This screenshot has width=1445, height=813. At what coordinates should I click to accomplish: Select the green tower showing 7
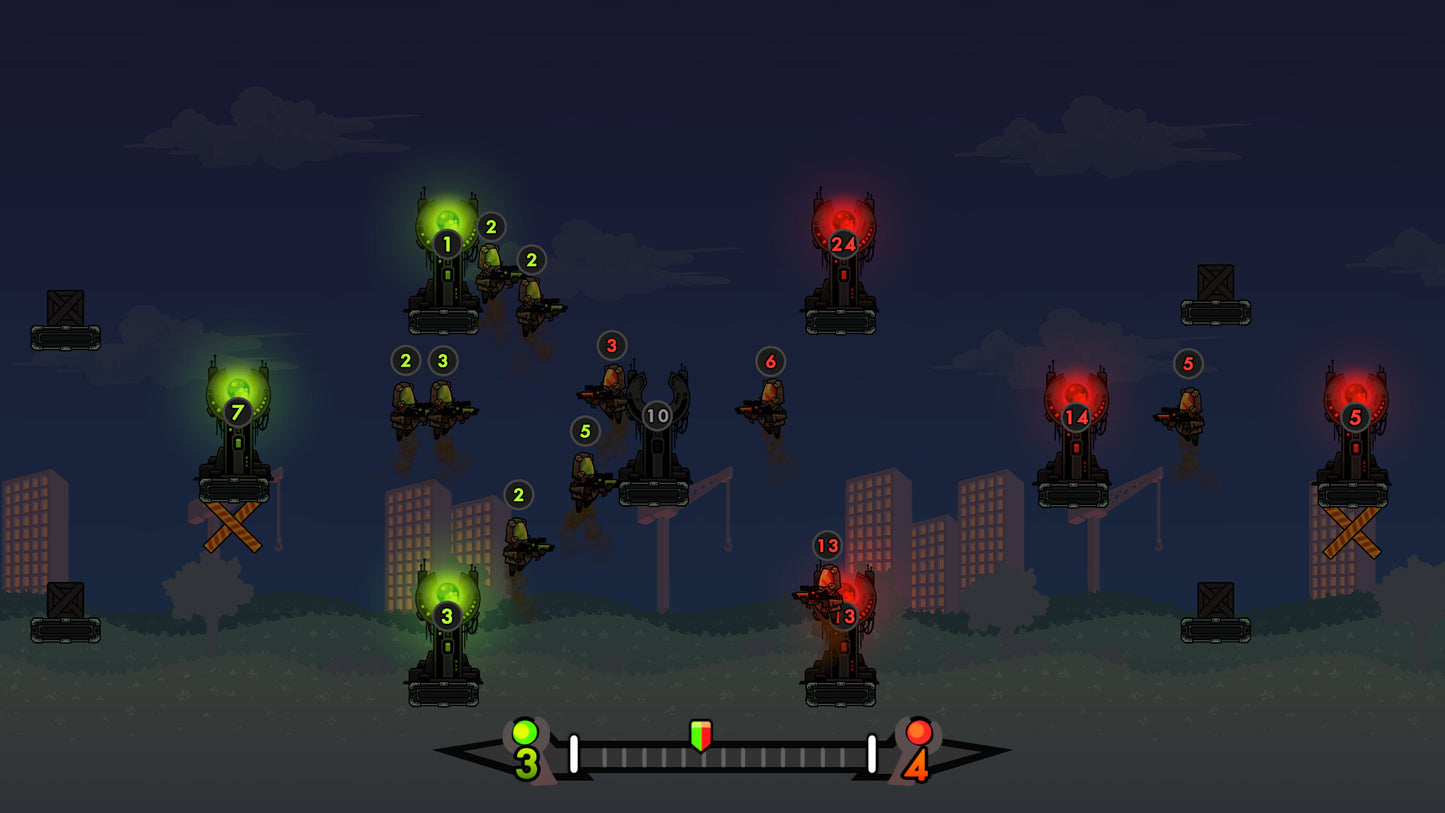[x=236, y=432]
